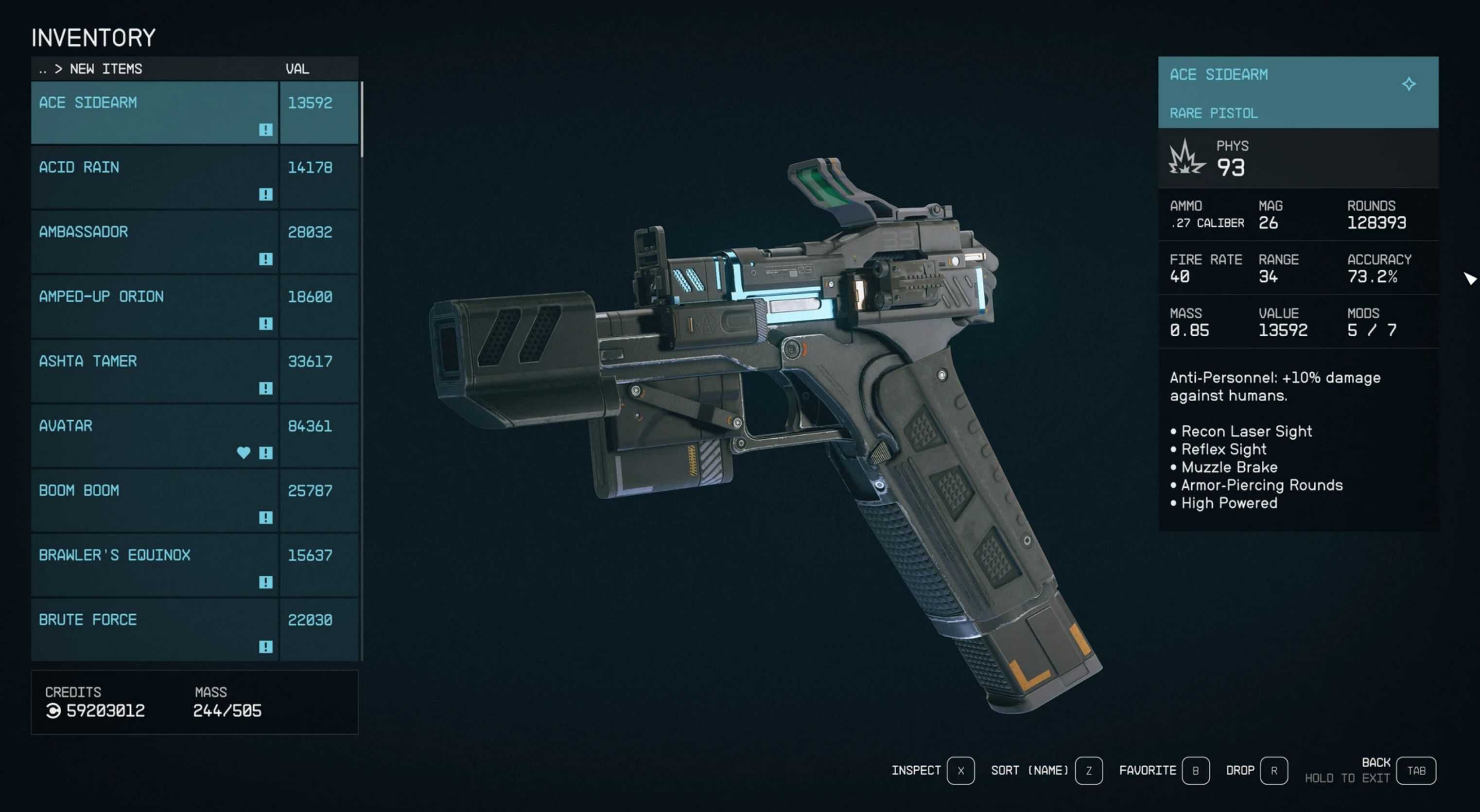The image size is (1480, 812).
Task: Change sorting with the Sort (Name) button
Action: point(1088,770)
